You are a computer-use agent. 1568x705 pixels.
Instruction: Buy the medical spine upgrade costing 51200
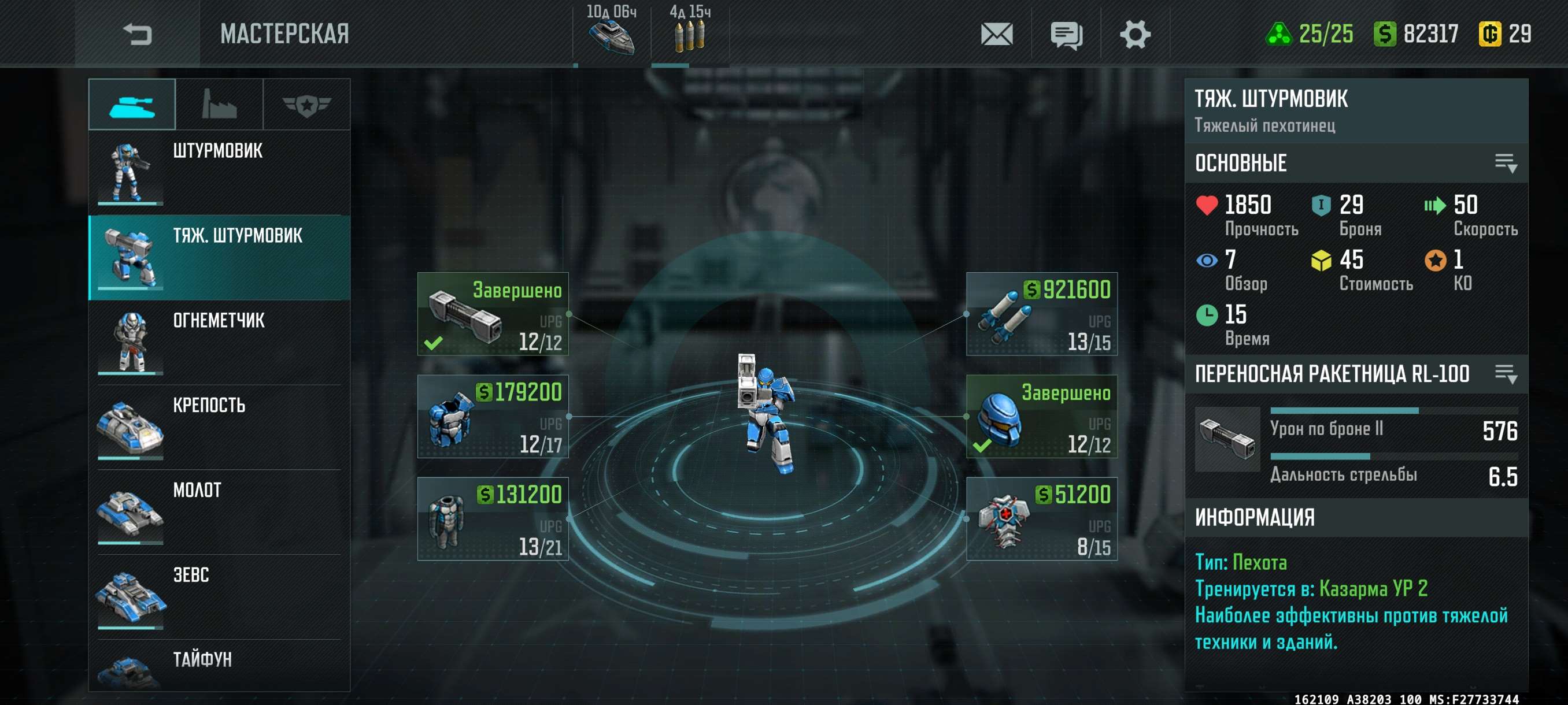tap(1041, 519)
